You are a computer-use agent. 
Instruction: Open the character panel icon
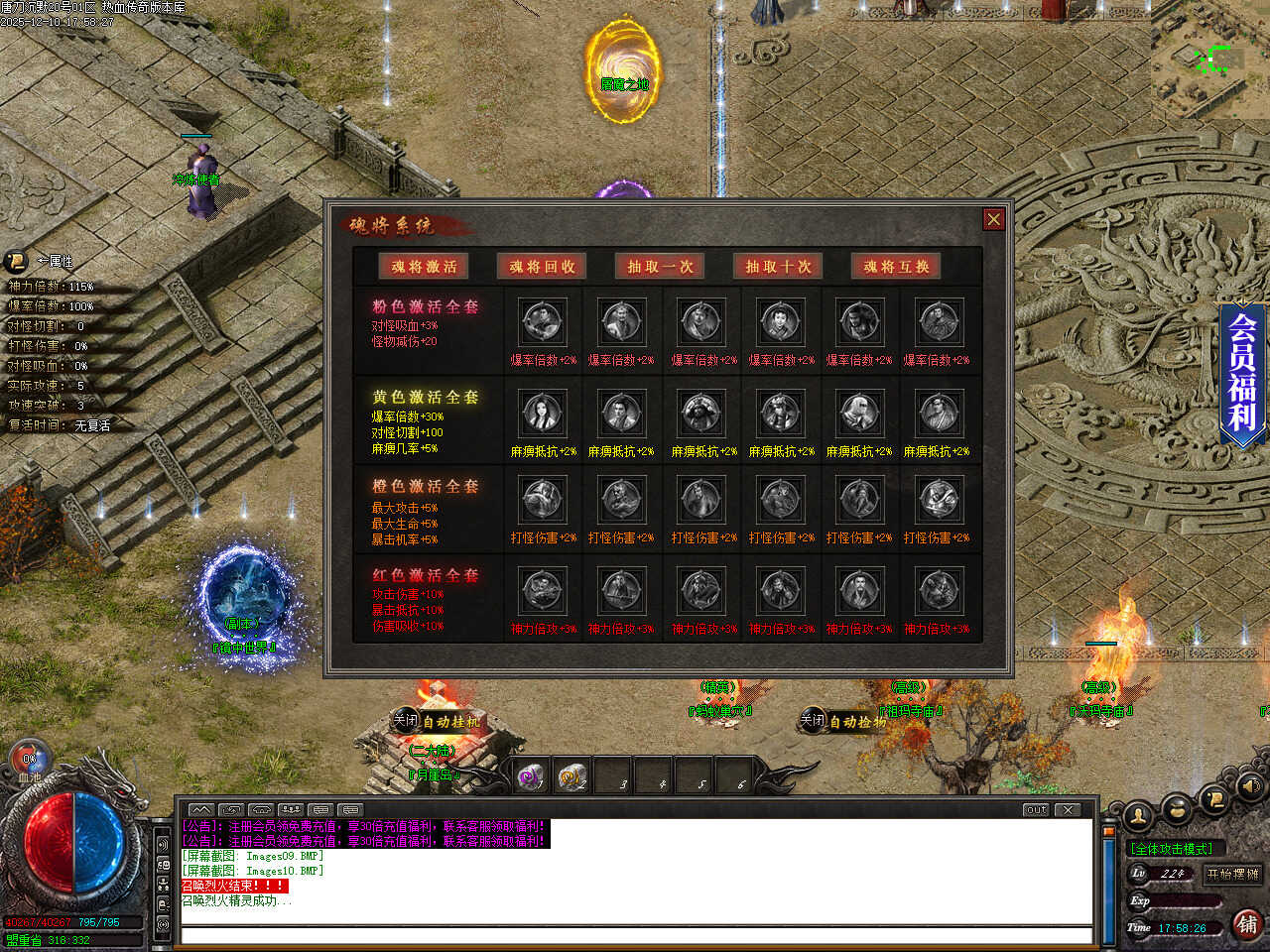click(x=1138, y=815)
